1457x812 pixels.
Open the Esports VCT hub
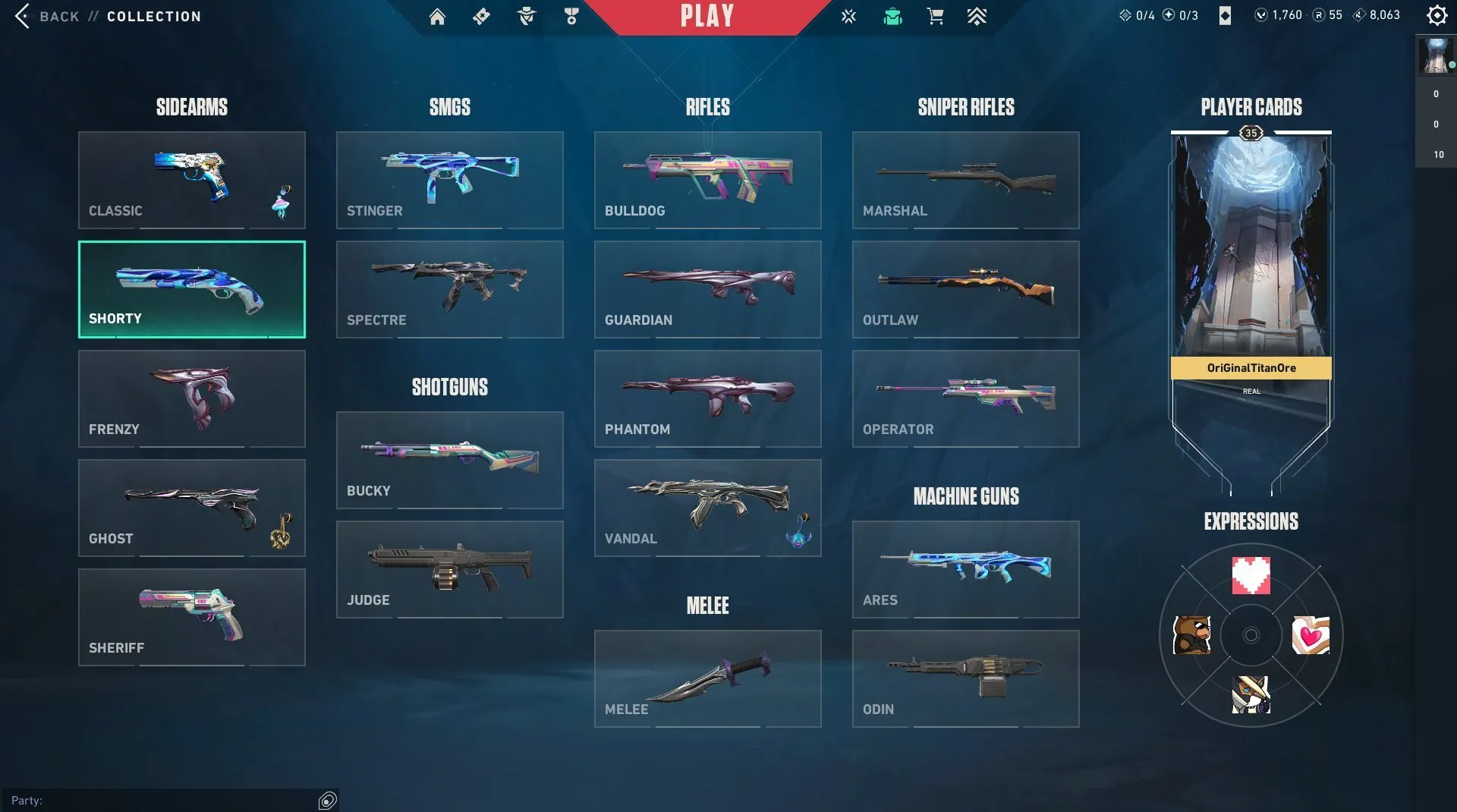[x=848, y=15]
